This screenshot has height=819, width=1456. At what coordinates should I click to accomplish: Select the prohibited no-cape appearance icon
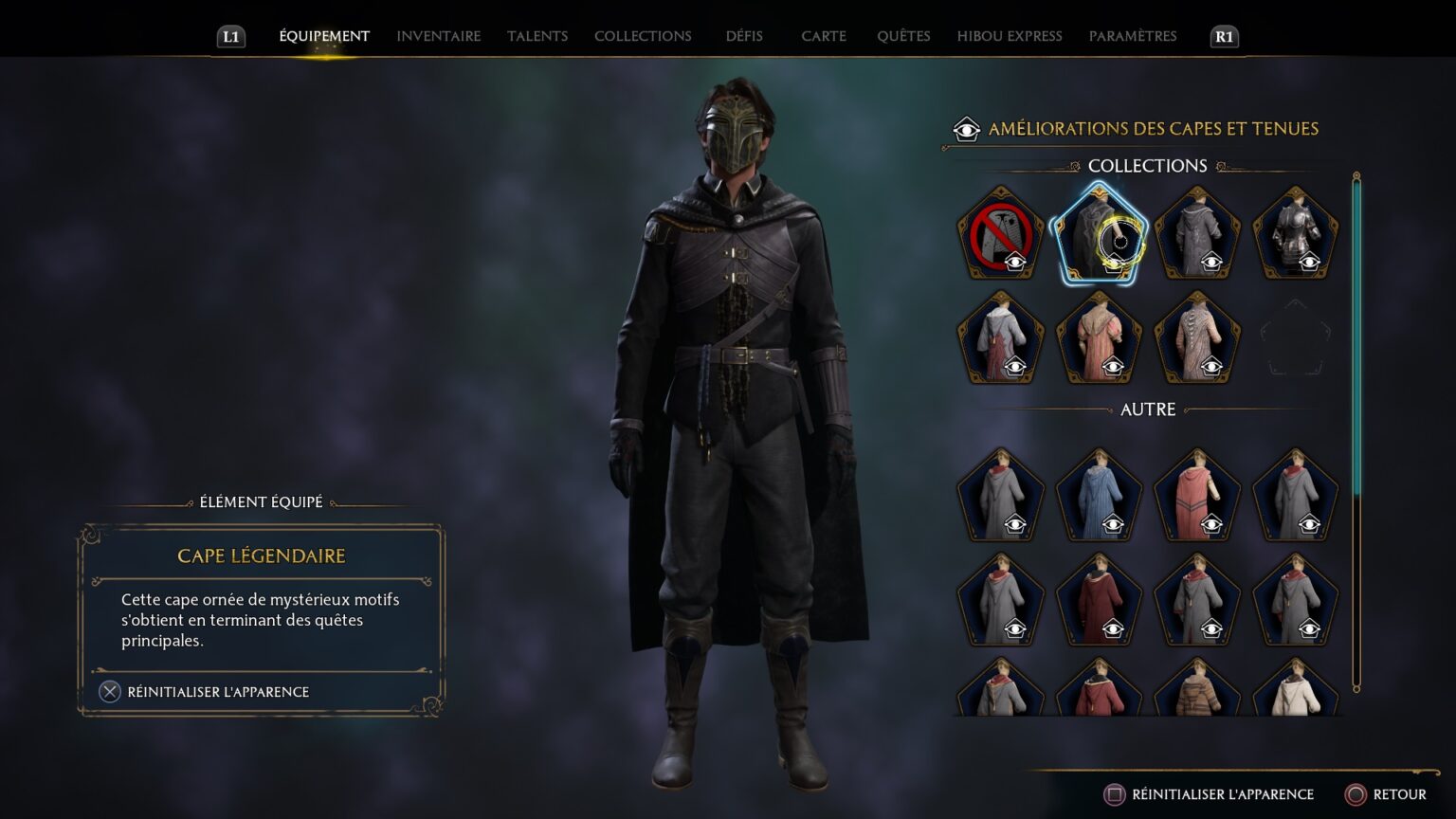pyautogui.click(x=1000, y=232)
